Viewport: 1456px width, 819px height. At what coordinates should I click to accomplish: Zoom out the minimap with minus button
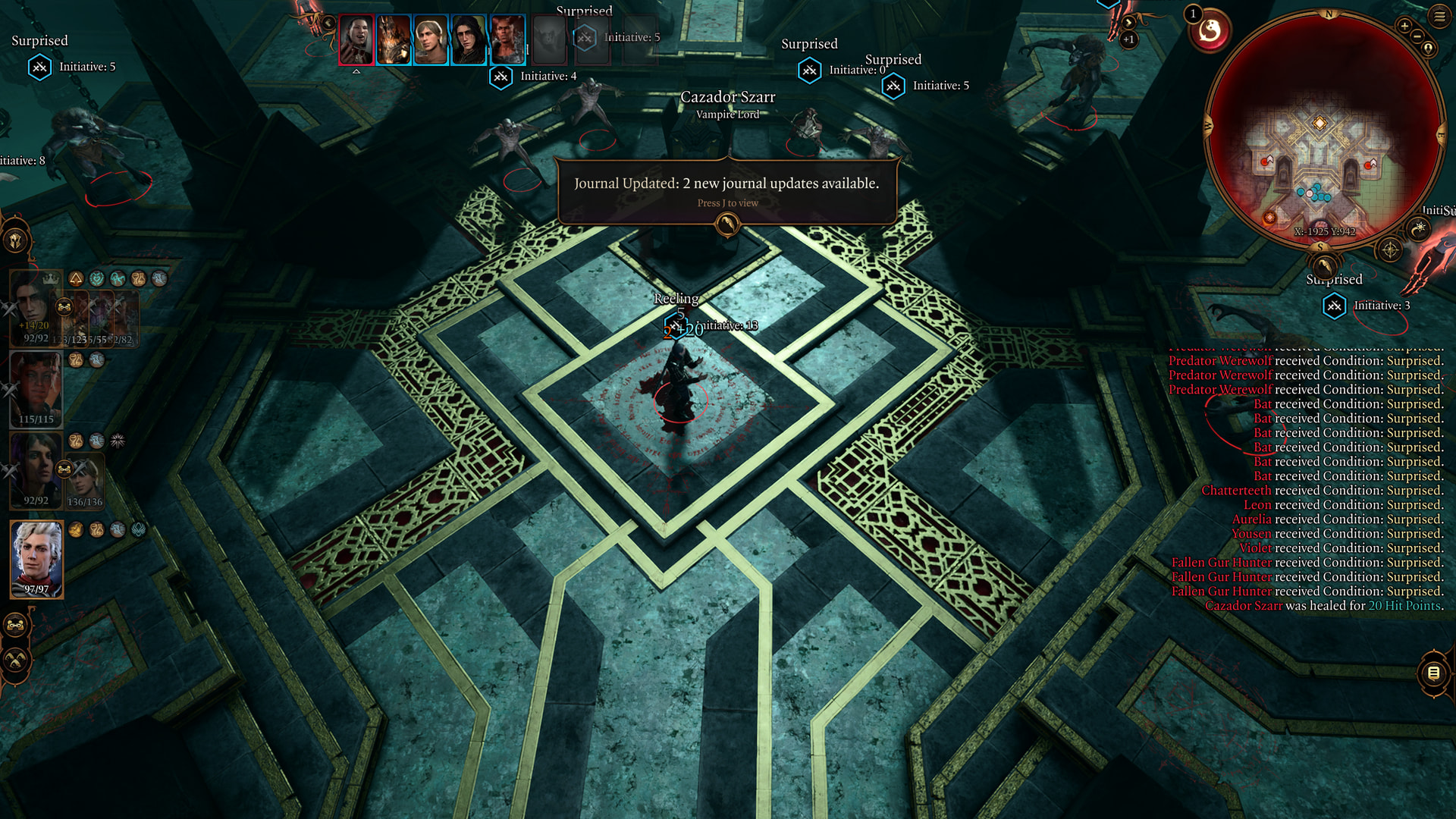[x=1417, y=36]
